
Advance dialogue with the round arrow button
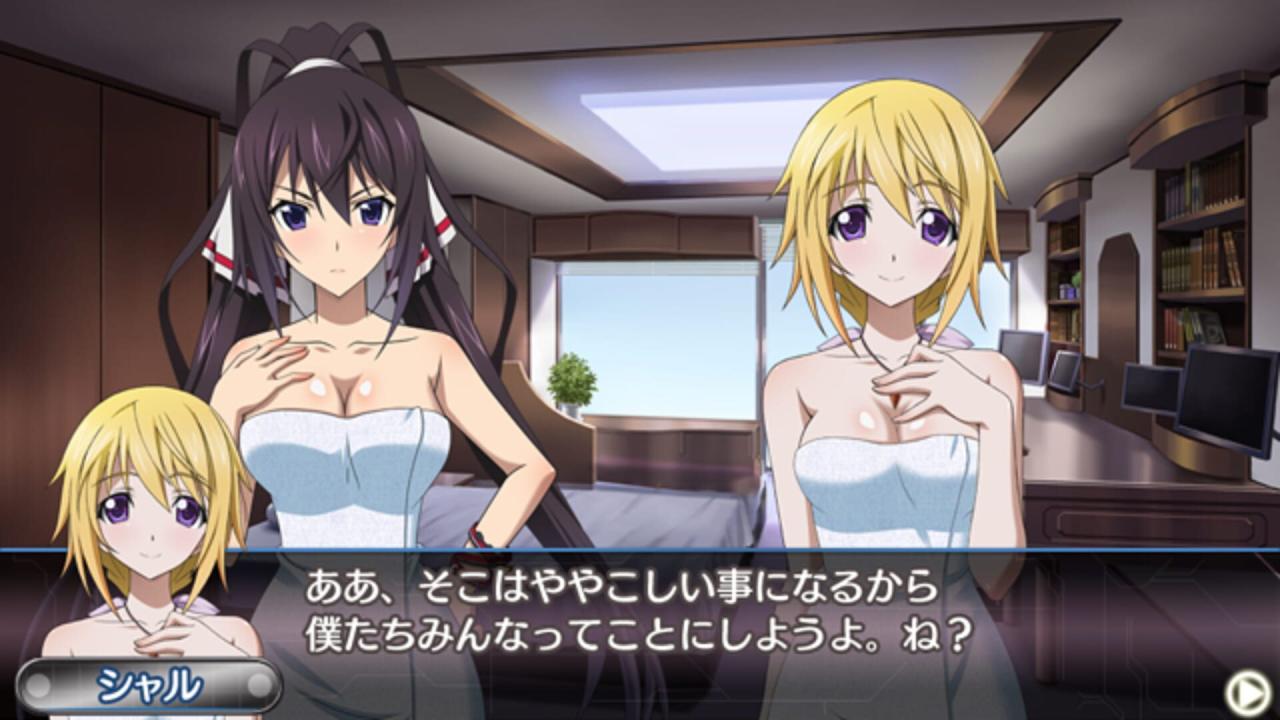(x=1246, y=691)
